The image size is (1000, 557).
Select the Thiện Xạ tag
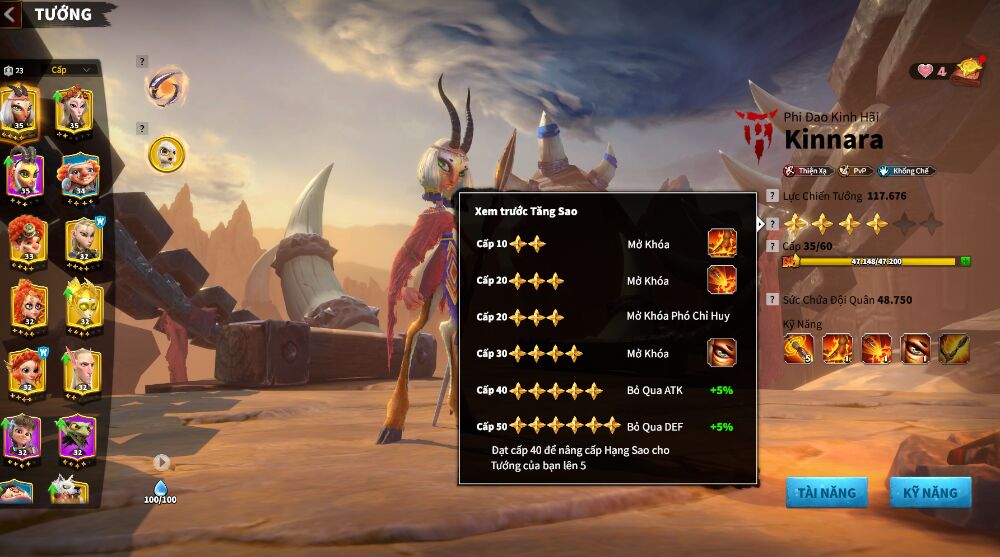[x=807, y=171]
